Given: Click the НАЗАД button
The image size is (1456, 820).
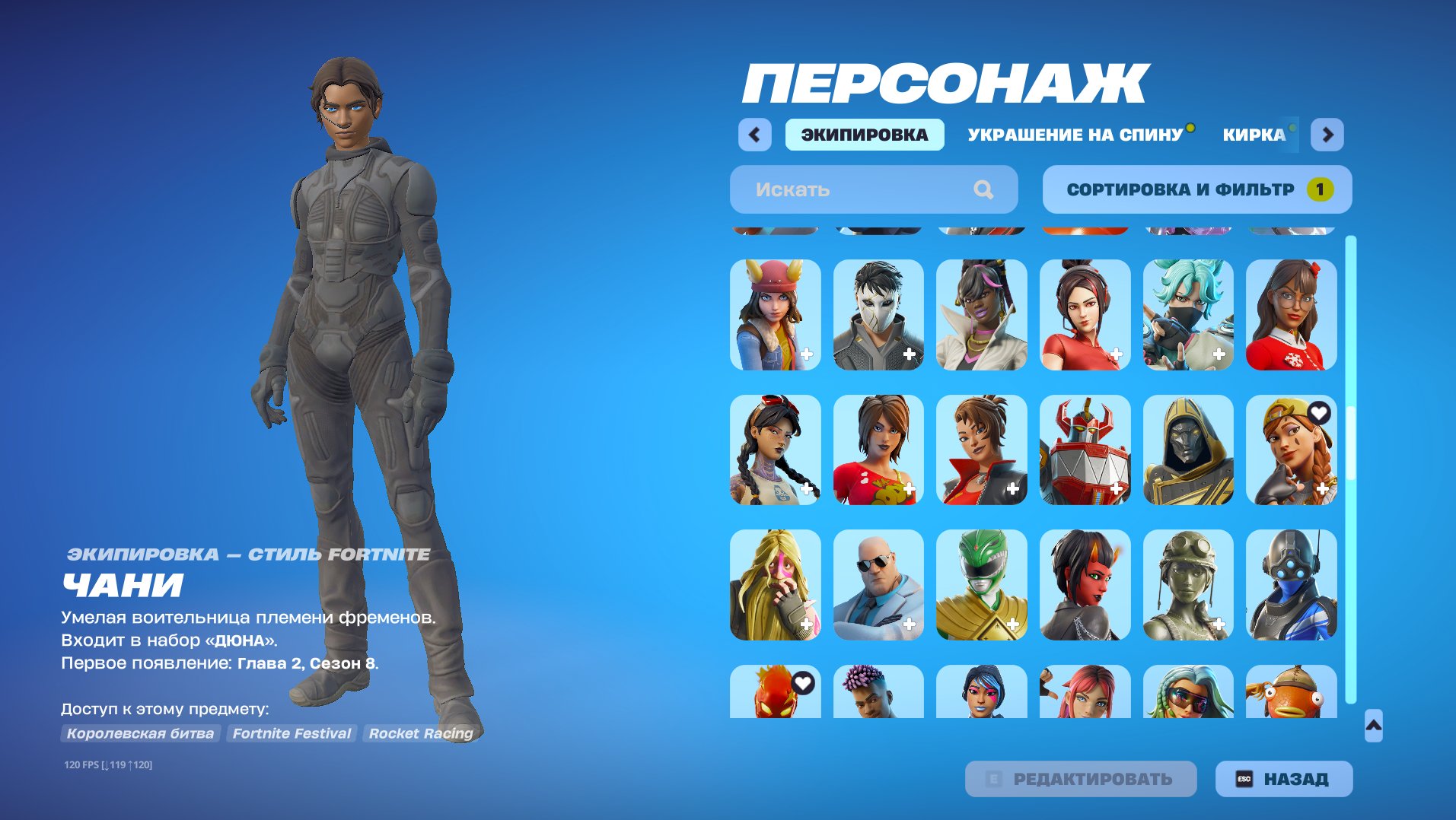Looking at the screenshot, I should tap(1286, 778).
